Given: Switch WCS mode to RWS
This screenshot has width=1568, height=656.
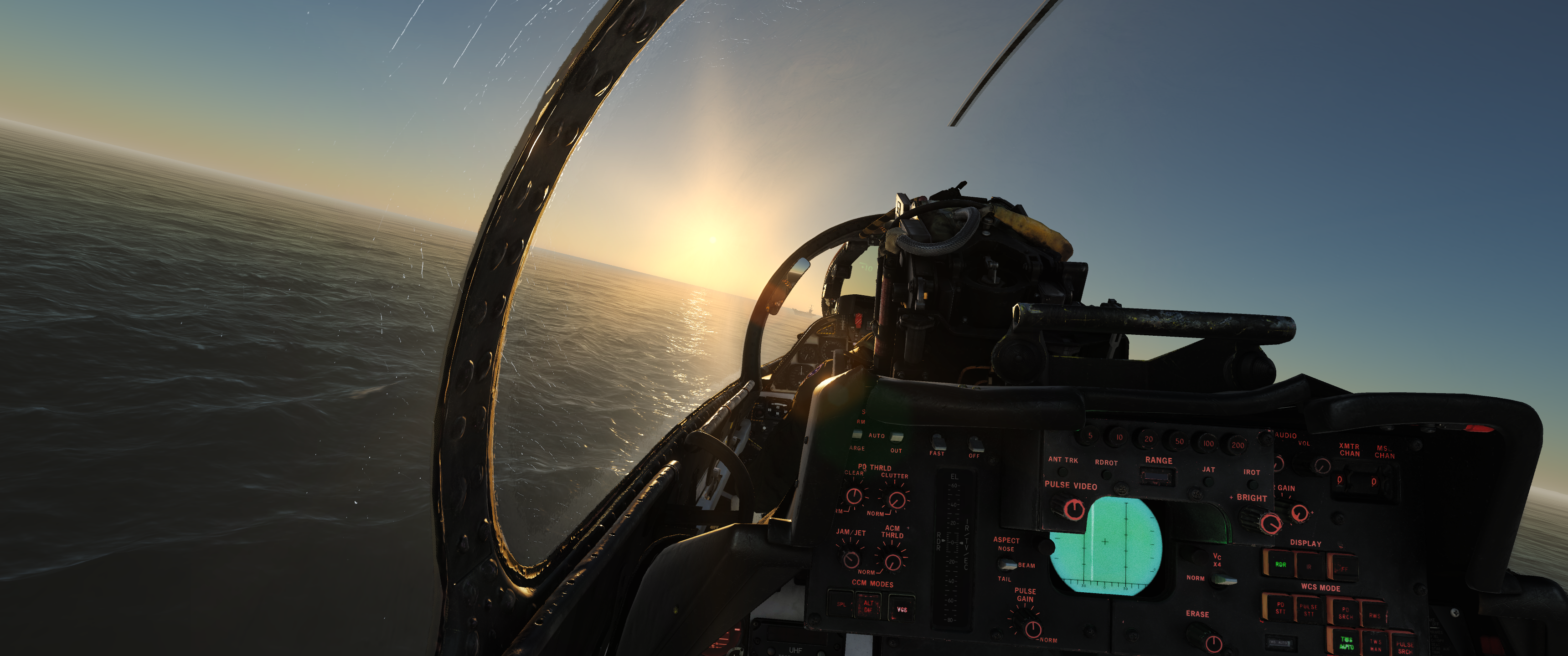Looking at the screenshot, I should click(1374, 615).
